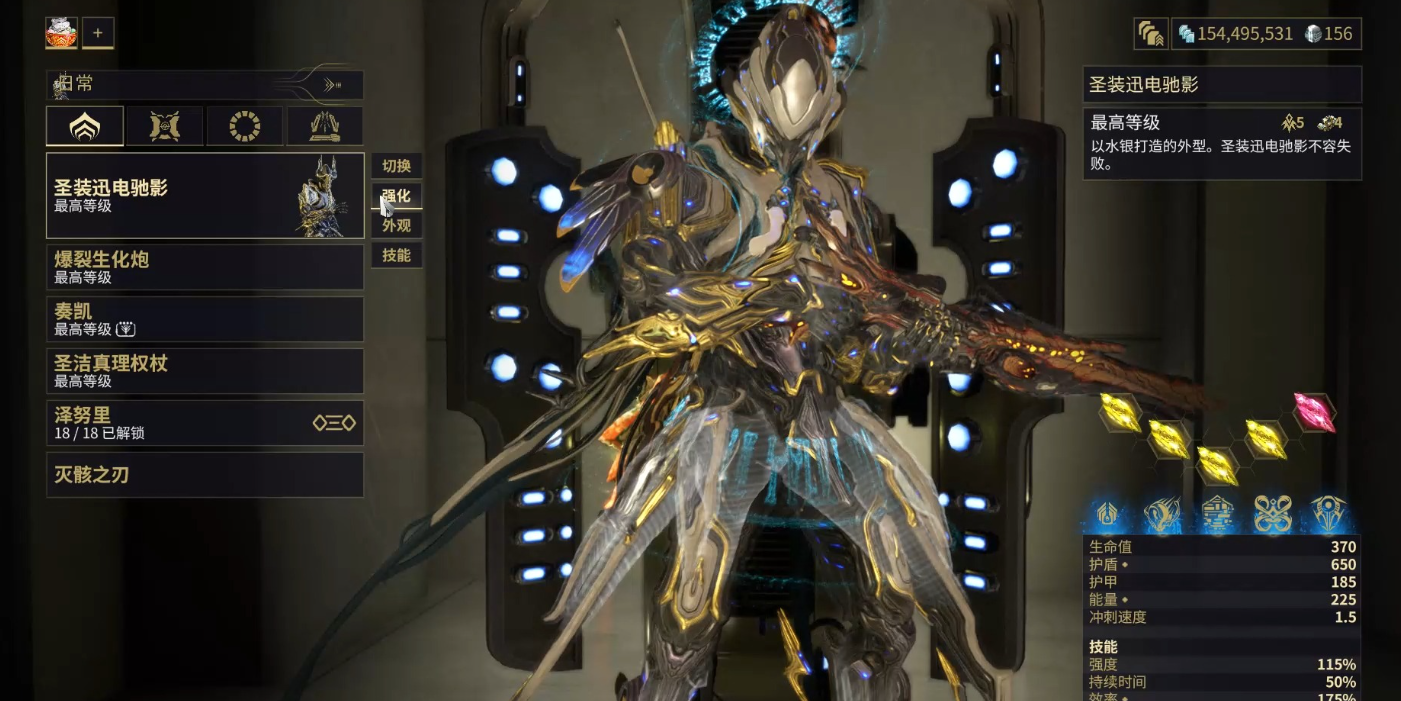Select the crimson archon shard slot

(x=1315, y=412)
